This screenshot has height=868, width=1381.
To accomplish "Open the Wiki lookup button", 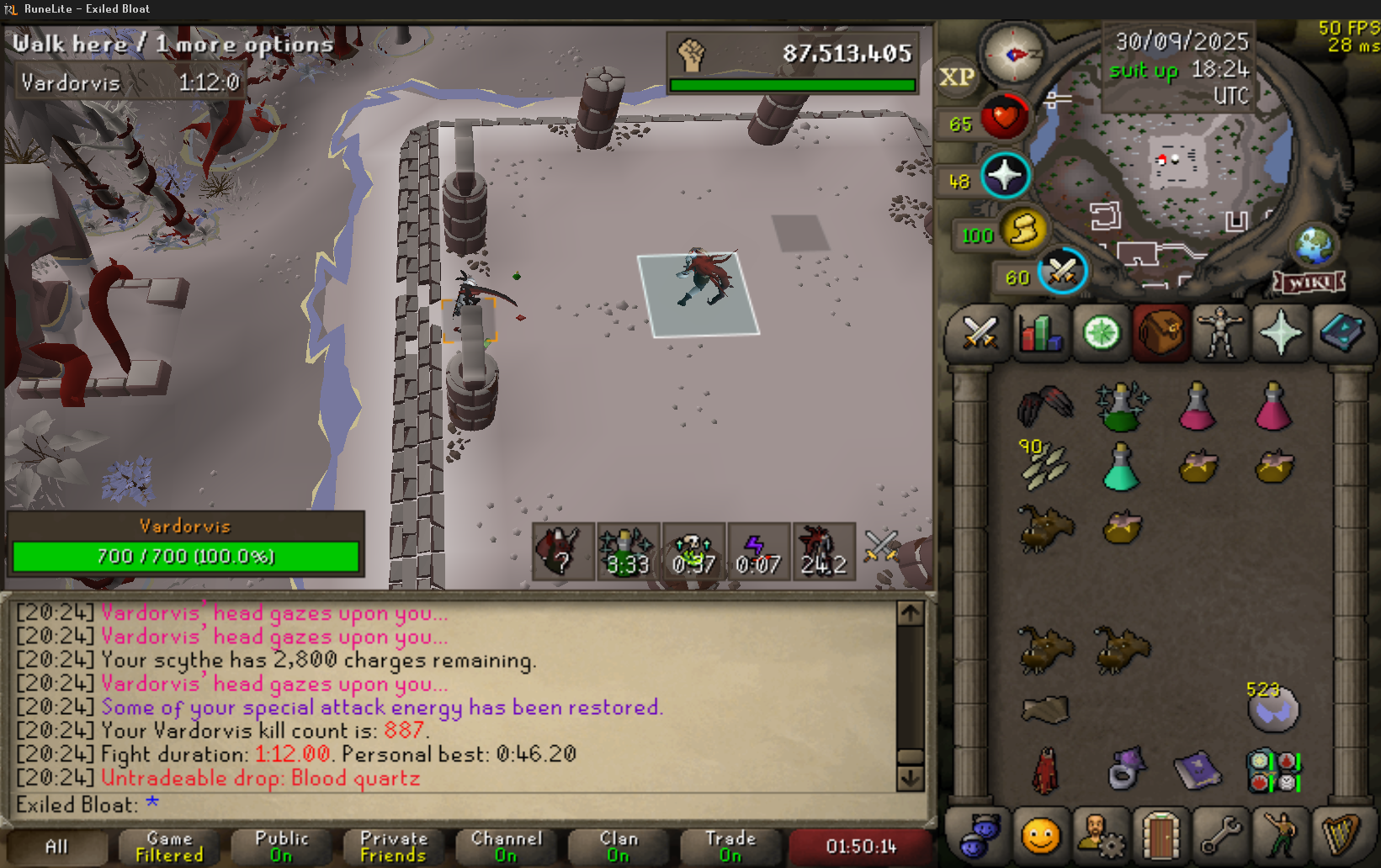I will click(1309, 283).
